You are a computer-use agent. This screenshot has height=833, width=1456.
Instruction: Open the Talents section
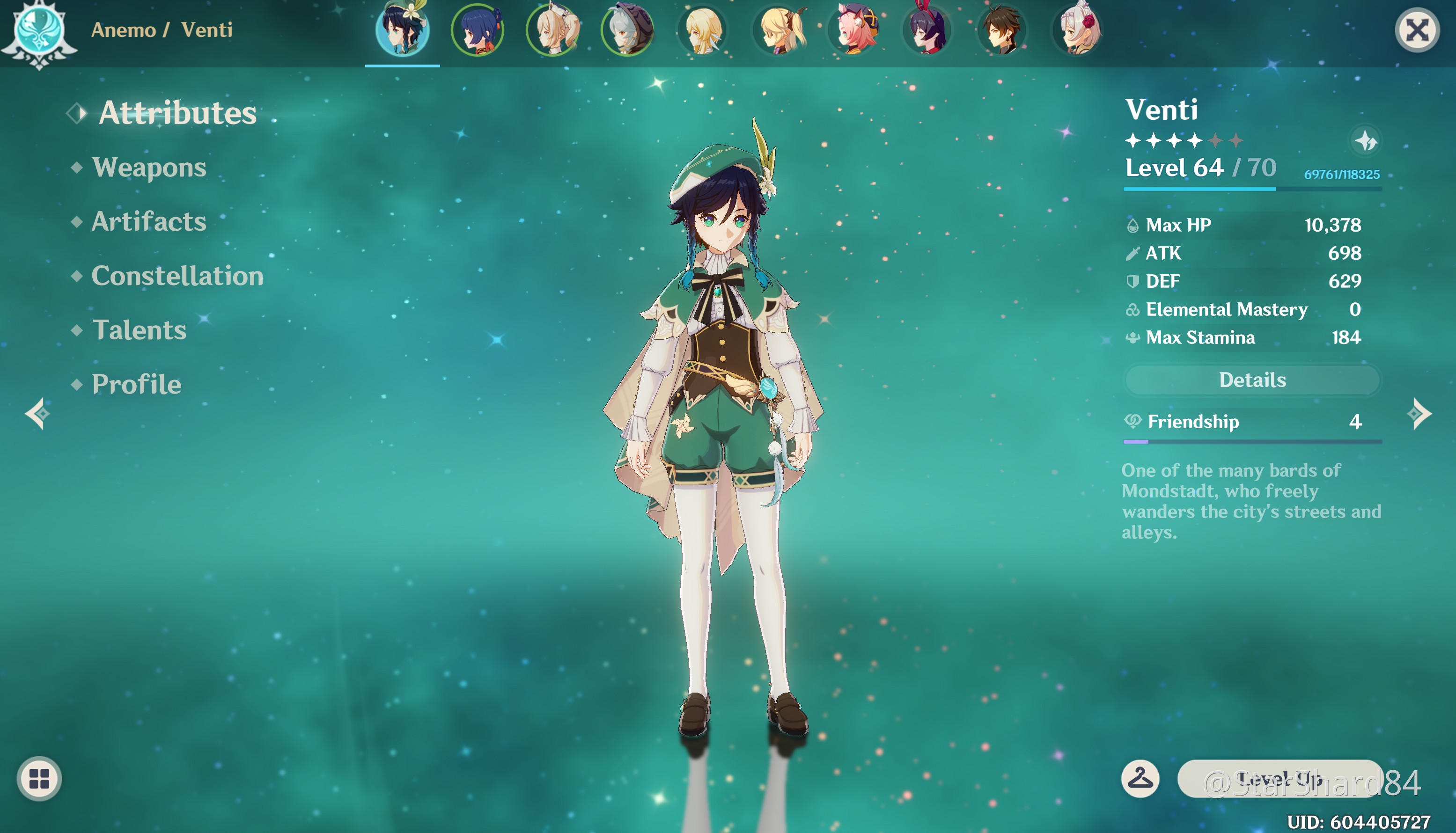point(139,331)
